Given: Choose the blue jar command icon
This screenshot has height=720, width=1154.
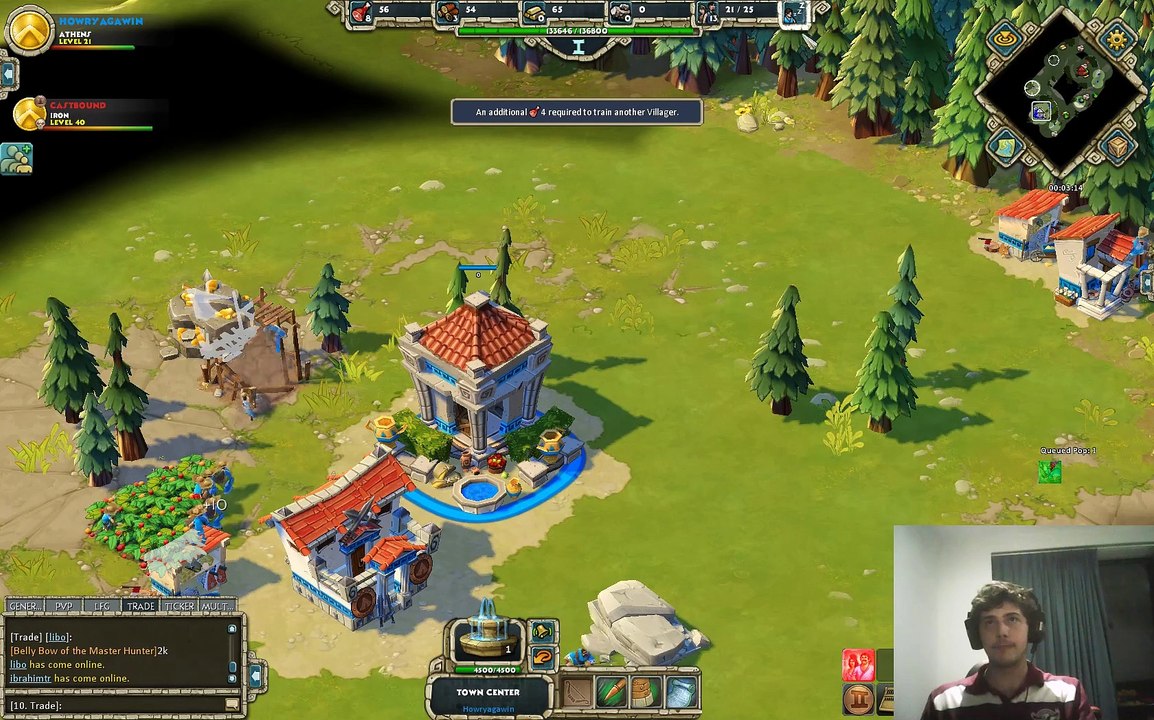Looking at the screenshot, I should click(x=680, y=692).
